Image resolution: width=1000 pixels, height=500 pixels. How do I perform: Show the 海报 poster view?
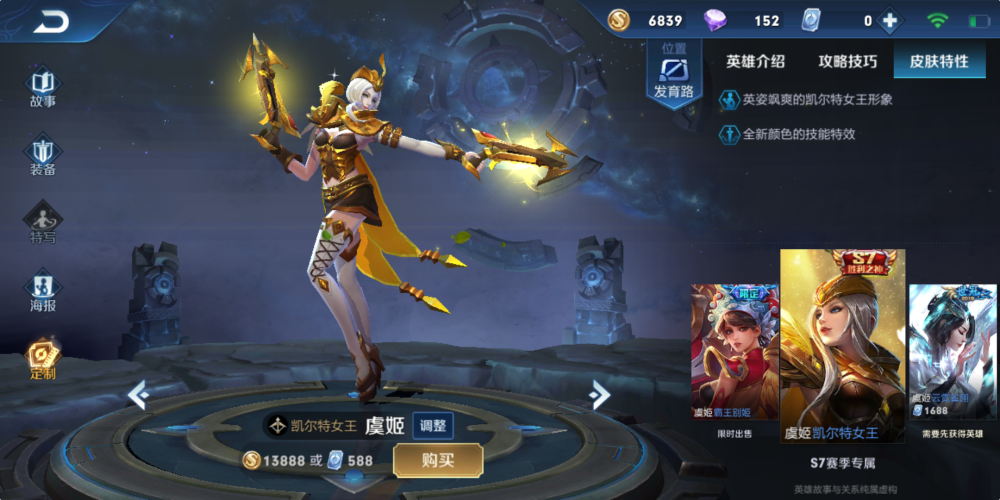tap(43, 292)
